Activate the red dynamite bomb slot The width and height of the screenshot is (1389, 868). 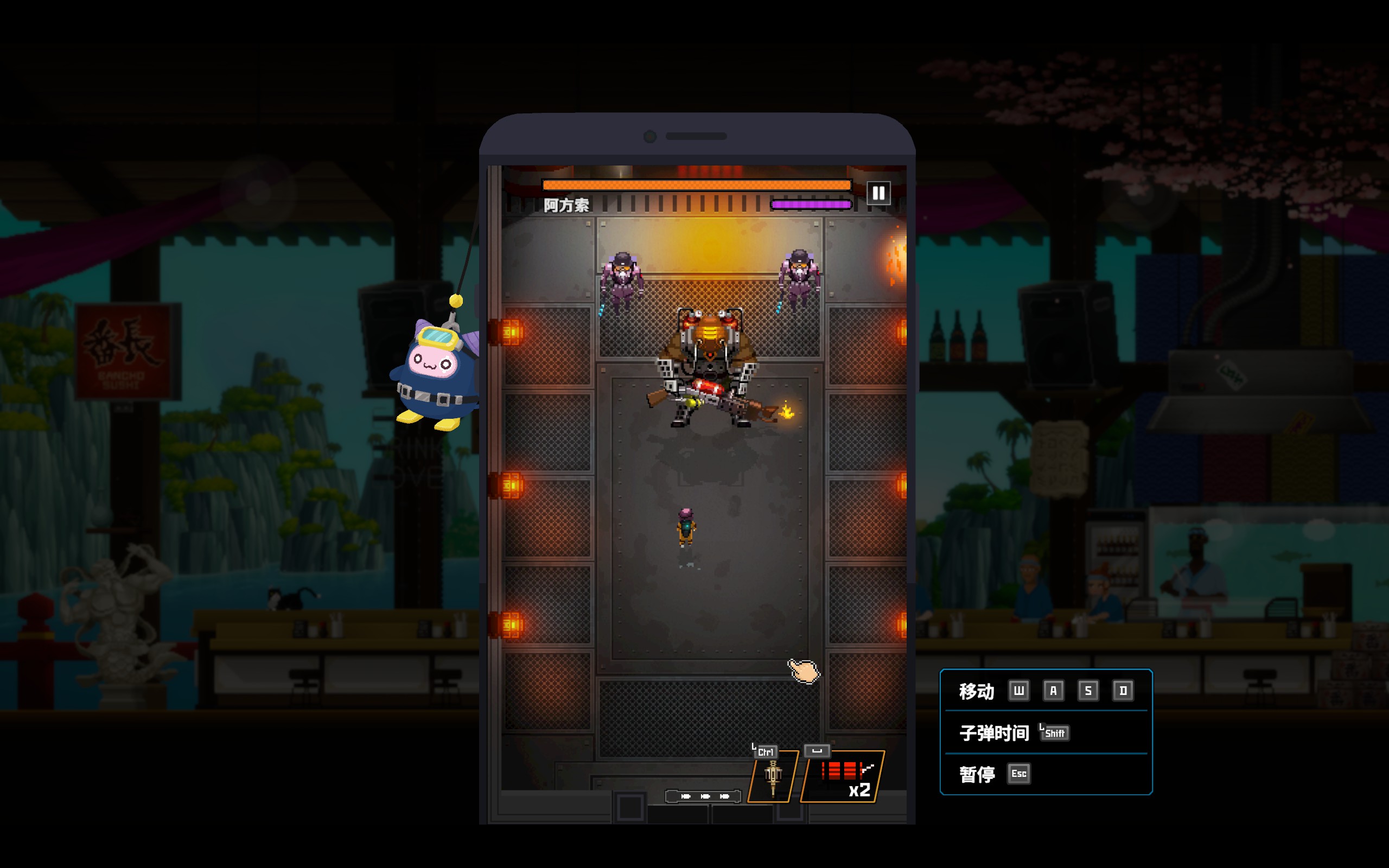pyautogui.click(x=843, y=777)
